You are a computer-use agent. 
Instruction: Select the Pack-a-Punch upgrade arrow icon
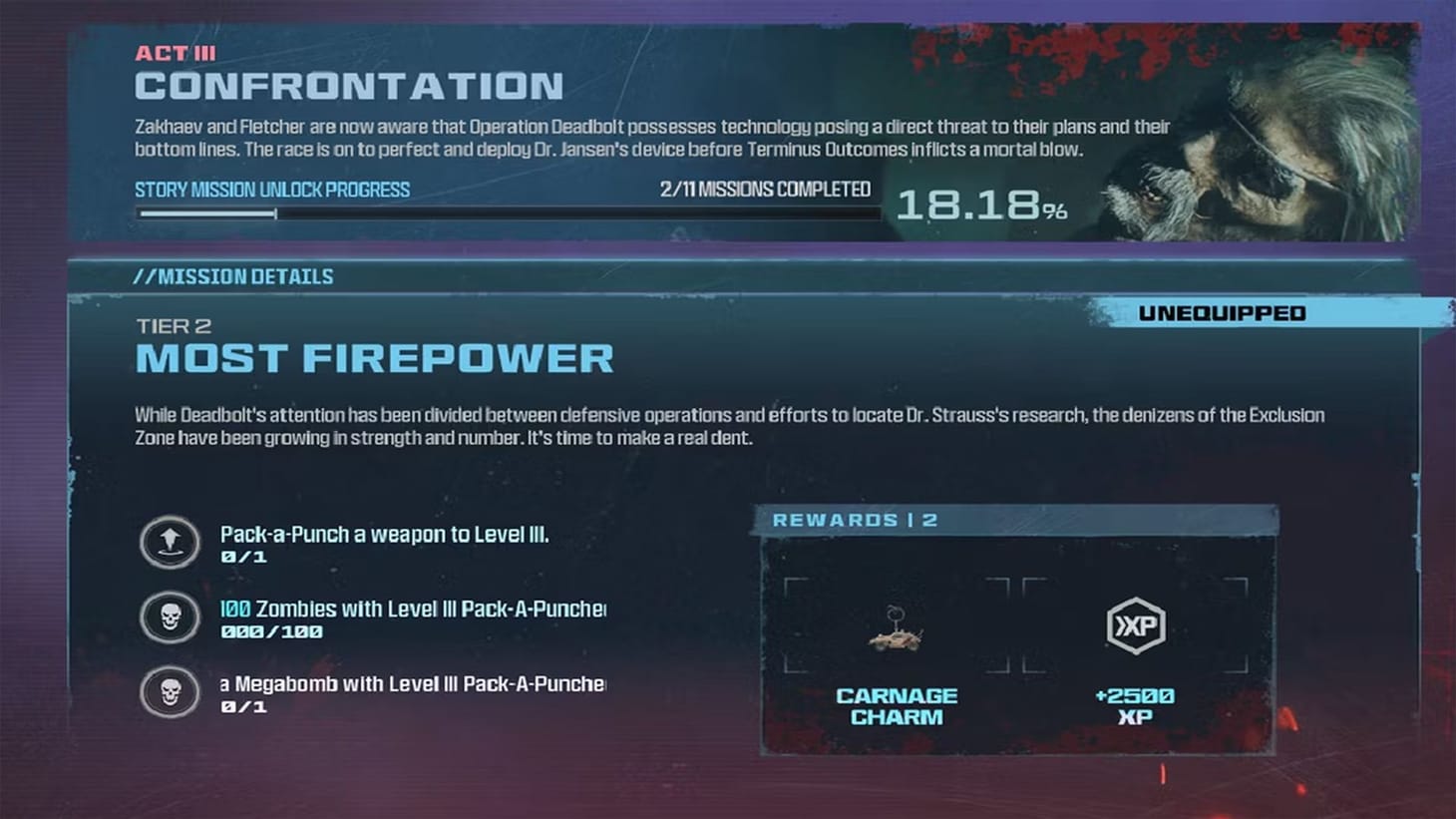click(x=170, y=544)
